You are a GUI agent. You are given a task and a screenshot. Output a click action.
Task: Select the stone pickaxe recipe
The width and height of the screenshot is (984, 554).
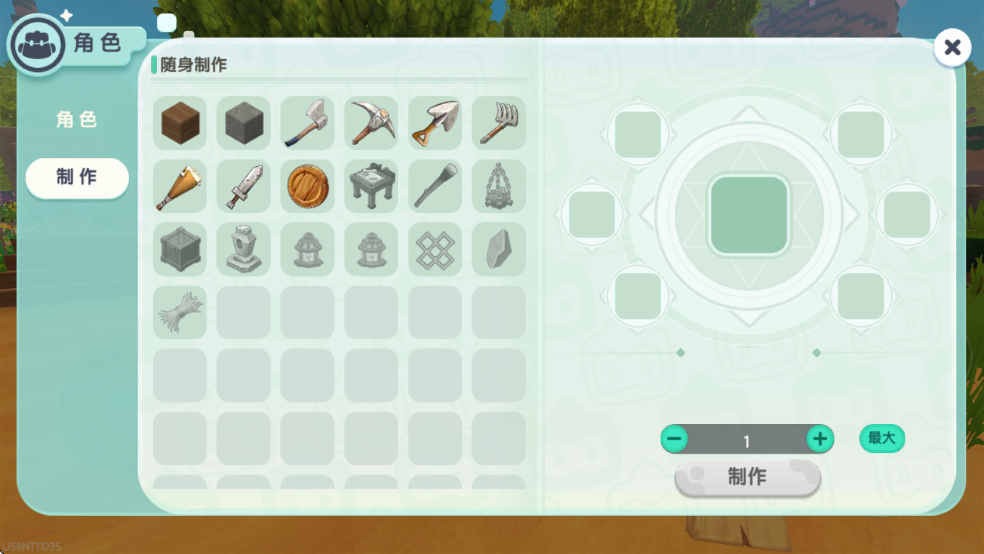pyautogui.click(x=371, y=123)
